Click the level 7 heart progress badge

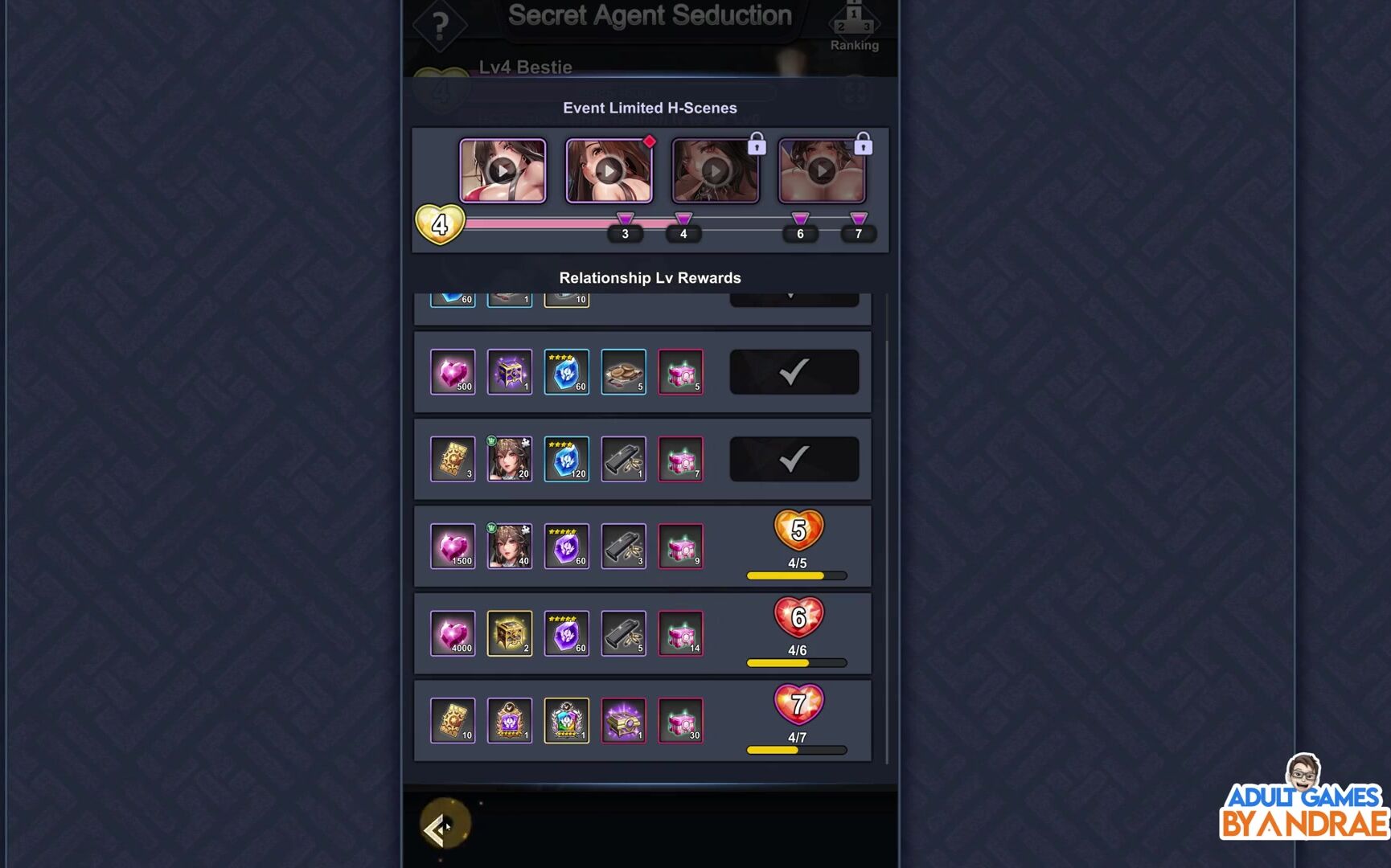pyautogui.click(x=798, y=705)
